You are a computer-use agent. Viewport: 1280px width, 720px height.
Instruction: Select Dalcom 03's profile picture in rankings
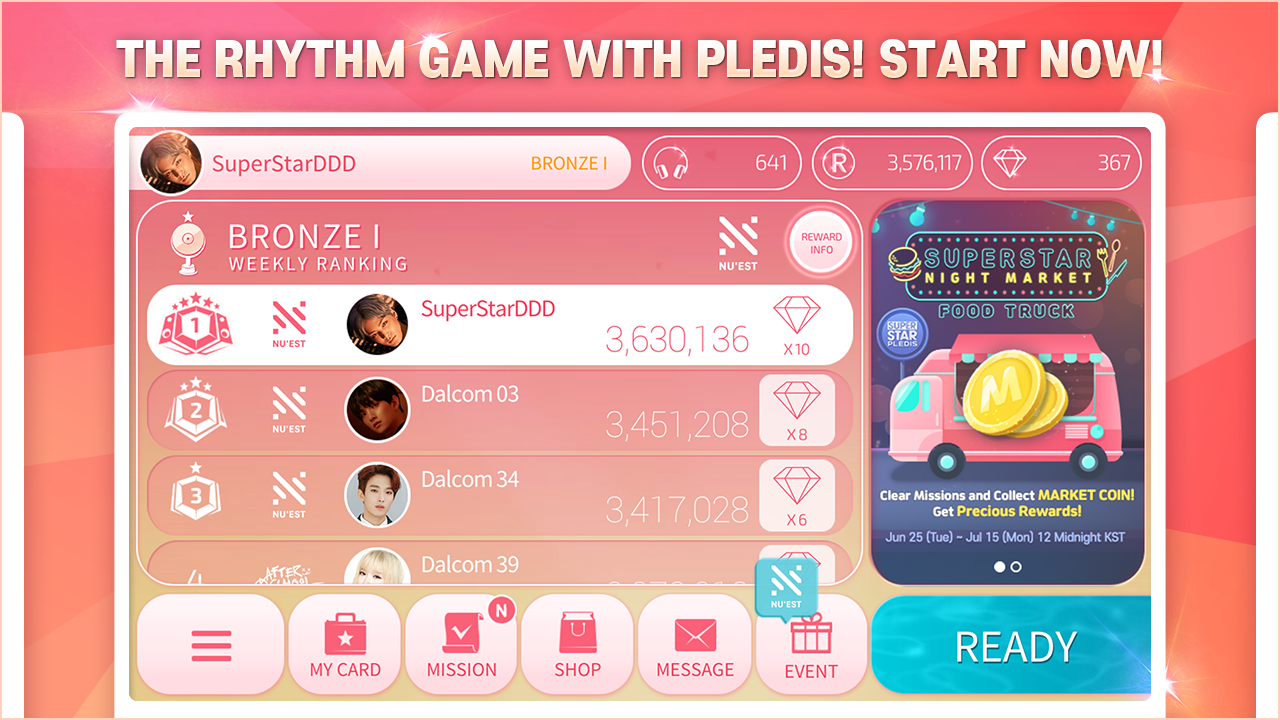[x=377, y=410]
